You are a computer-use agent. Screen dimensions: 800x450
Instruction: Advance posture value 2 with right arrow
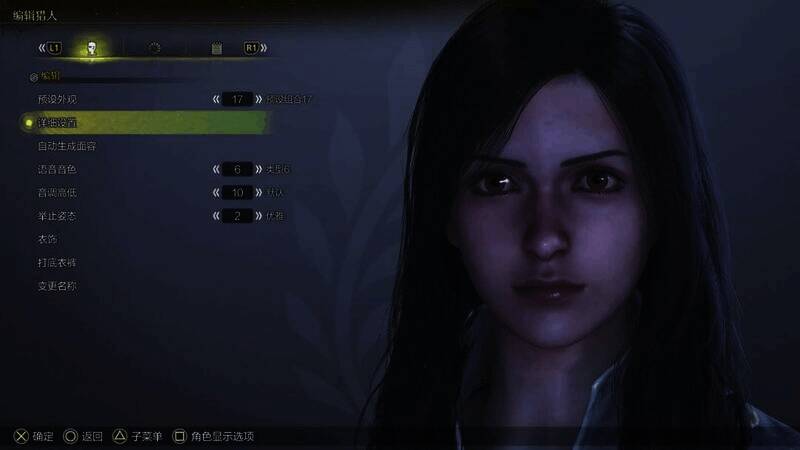[259, 215]
